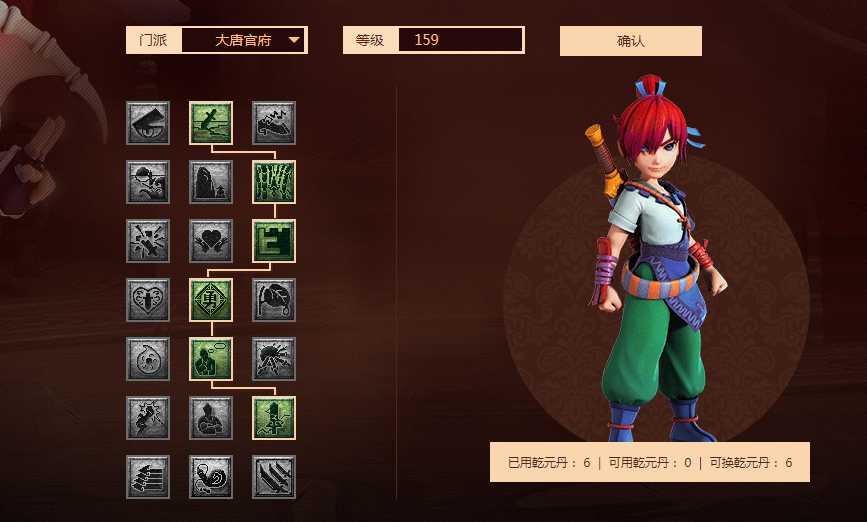Select the gray three blades skill icon
The height and width of the screenshot is (522, 867).
pos(273,477)
